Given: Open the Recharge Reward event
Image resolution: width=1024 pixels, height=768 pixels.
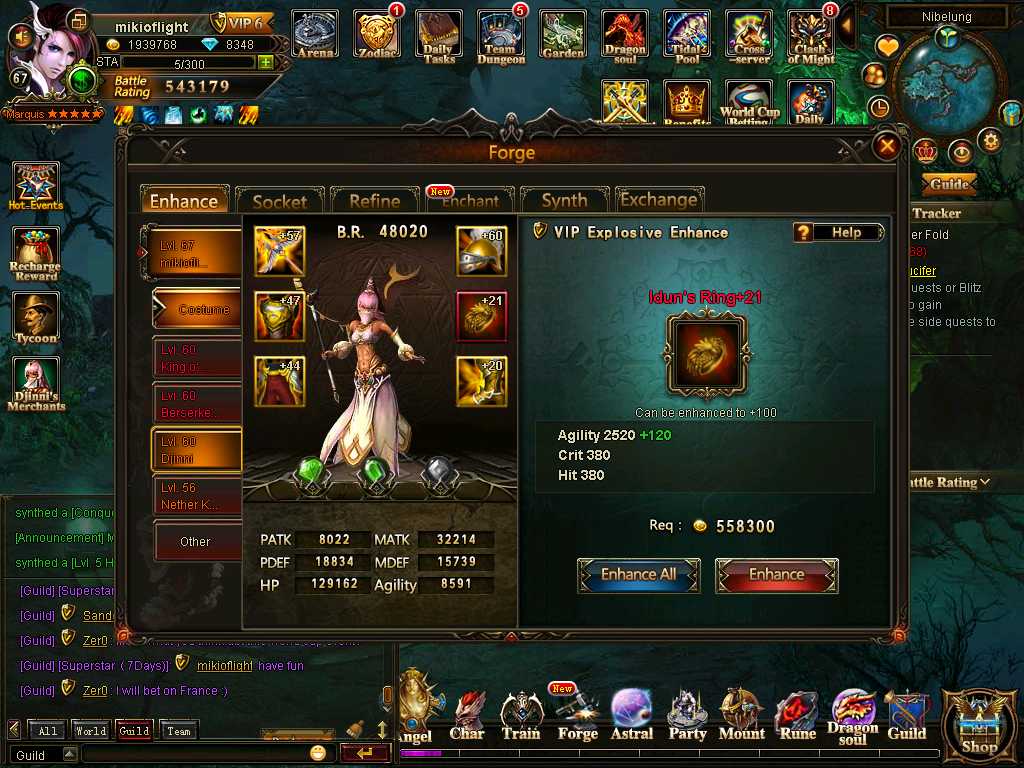Looking at the screenshot, I should coord(36,254).
